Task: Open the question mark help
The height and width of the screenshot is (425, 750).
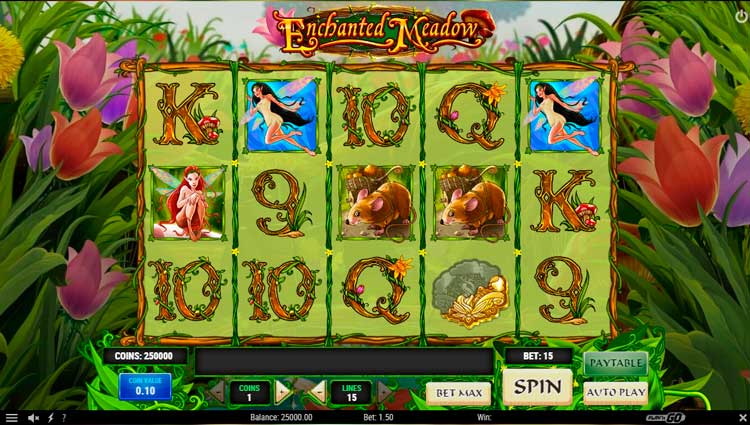Action: click(64, 417)
